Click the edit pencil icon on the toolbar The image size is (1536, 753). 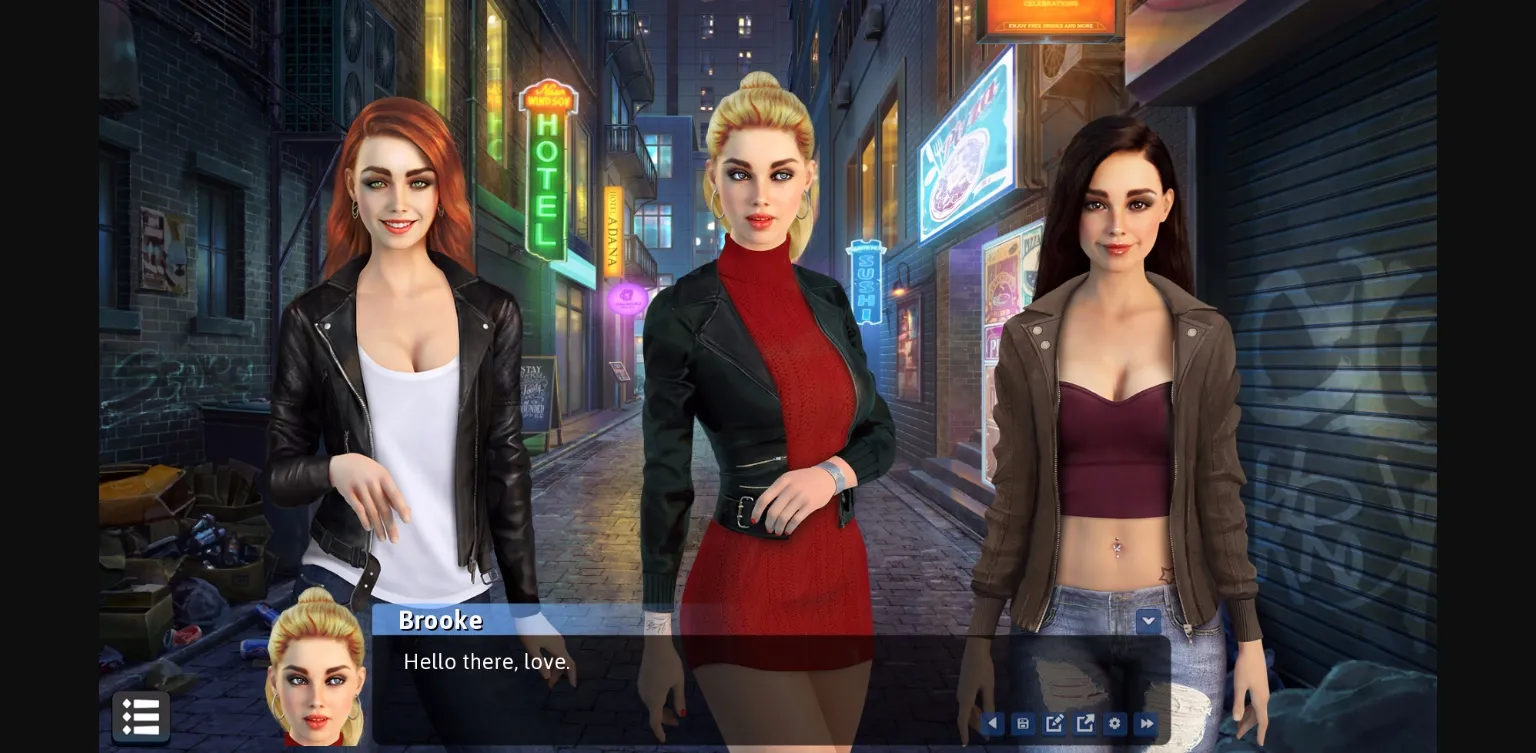click(1053, 723)
